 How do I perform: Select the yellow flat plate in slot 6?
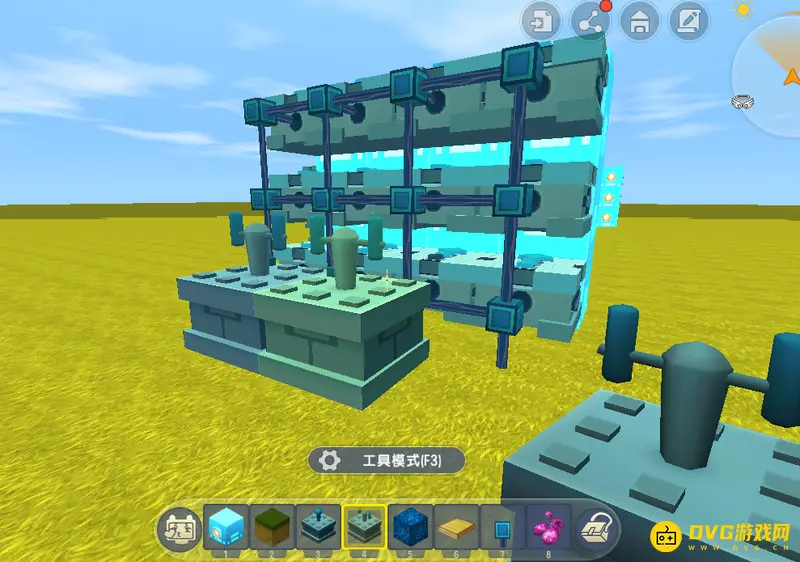(456, 526)
